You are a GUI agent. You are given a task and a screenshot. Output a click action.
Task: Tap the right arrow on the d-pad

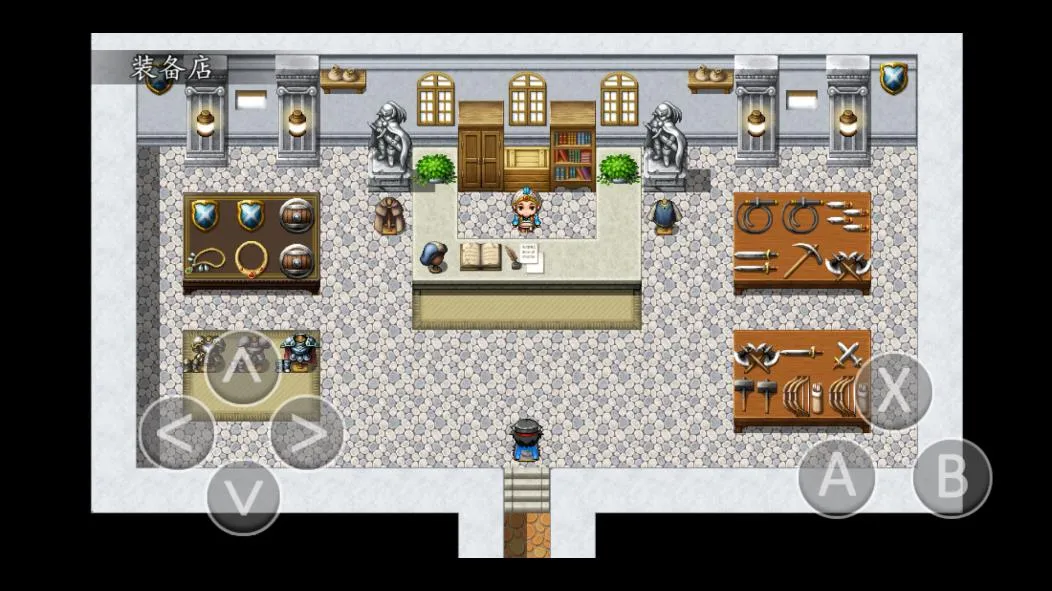click(307, 433)
